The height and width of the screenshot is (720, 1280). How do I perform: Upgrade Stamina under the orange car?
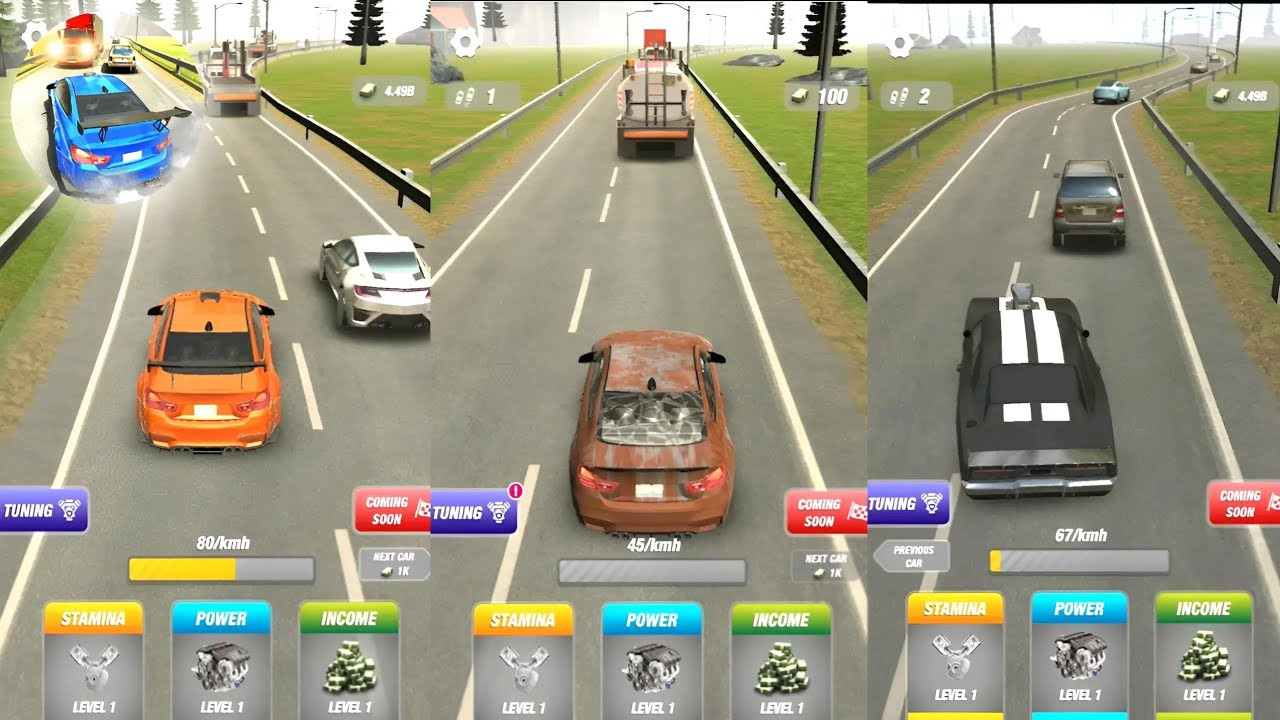[93, 660]
